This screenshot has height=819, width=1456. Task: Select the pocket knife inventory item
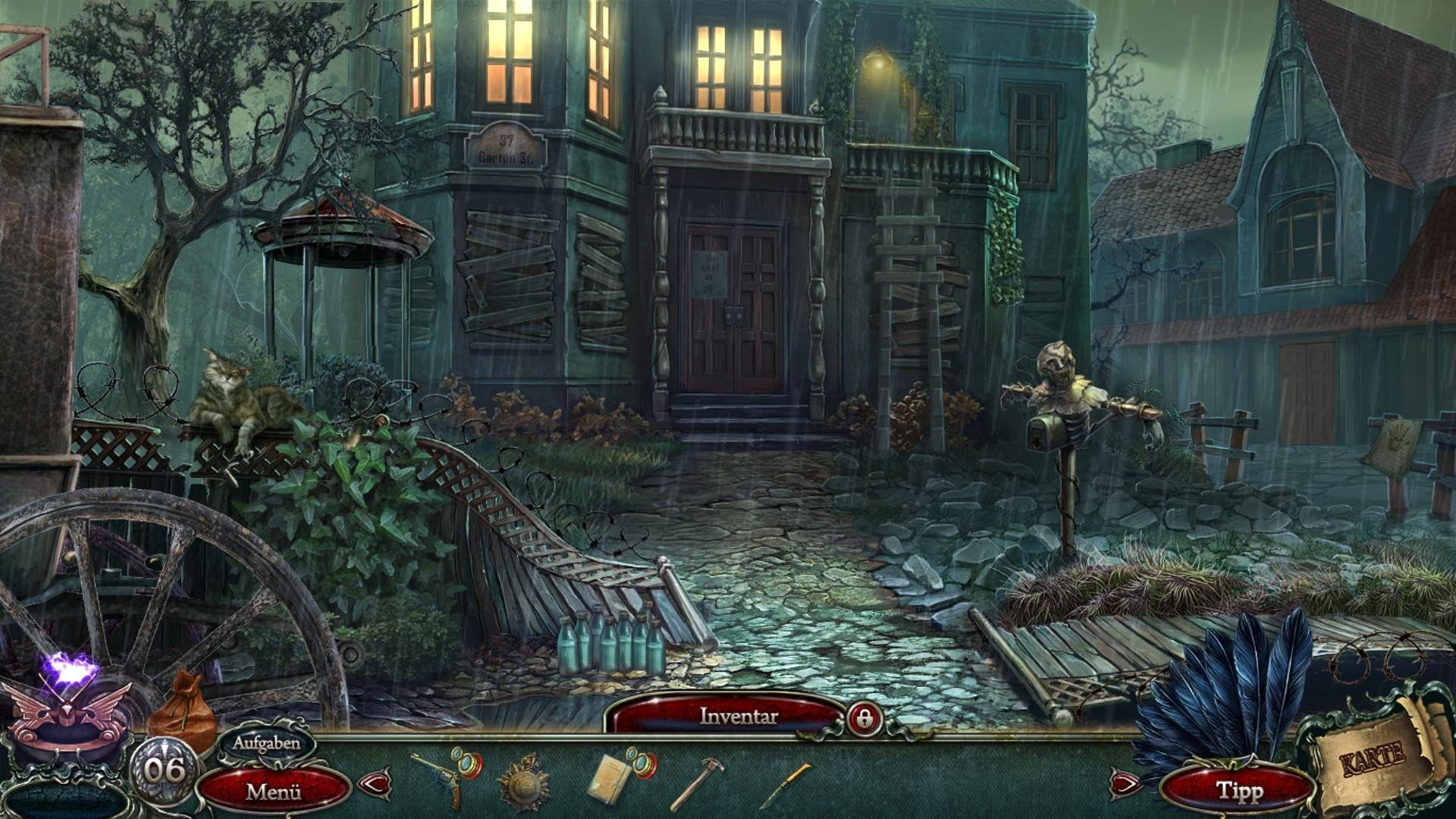(x=784, y=785)
